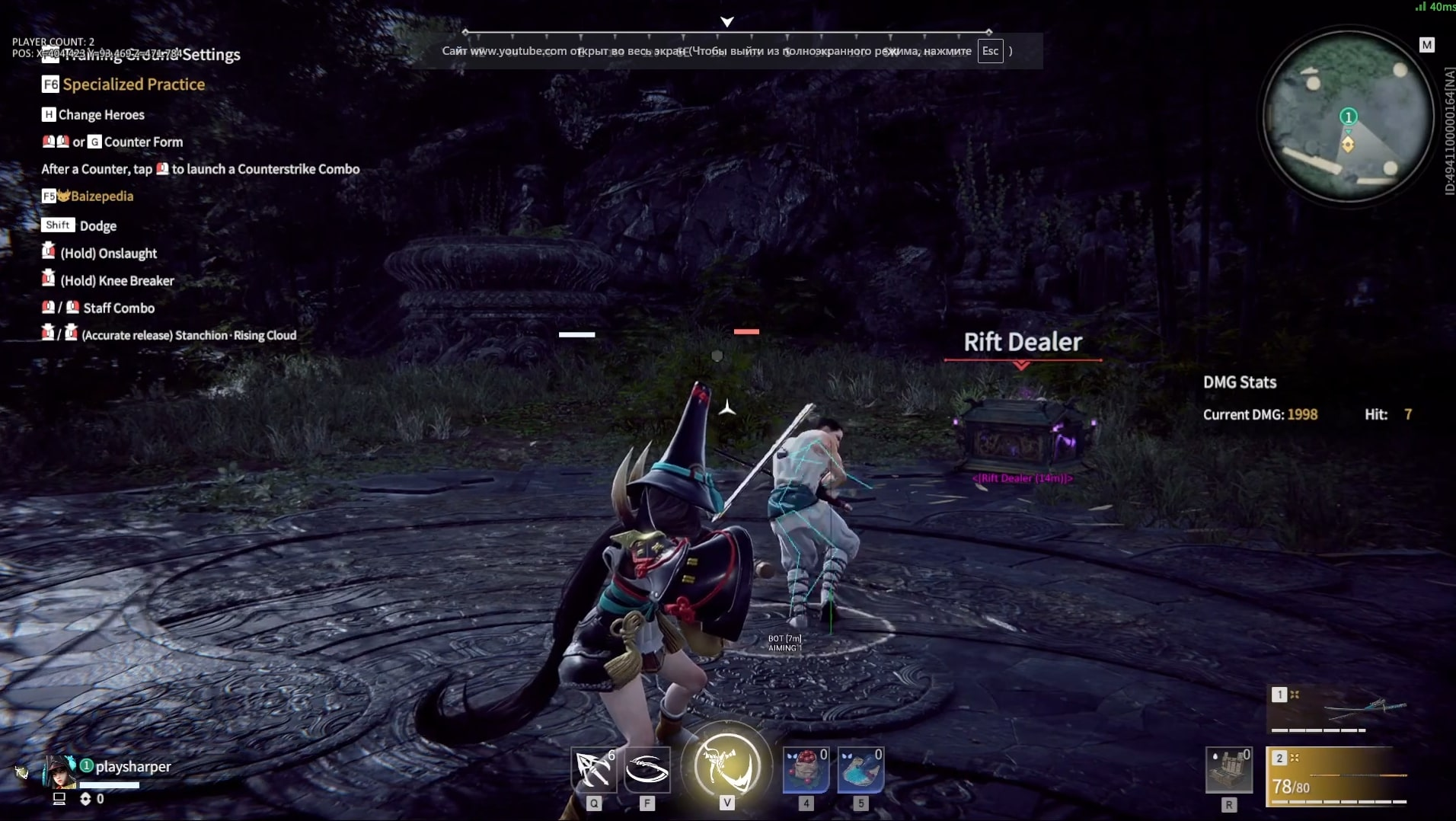1456x821 pixels.
Task: Click playsharper's hero portrait
Action: (x=60, y=771)
